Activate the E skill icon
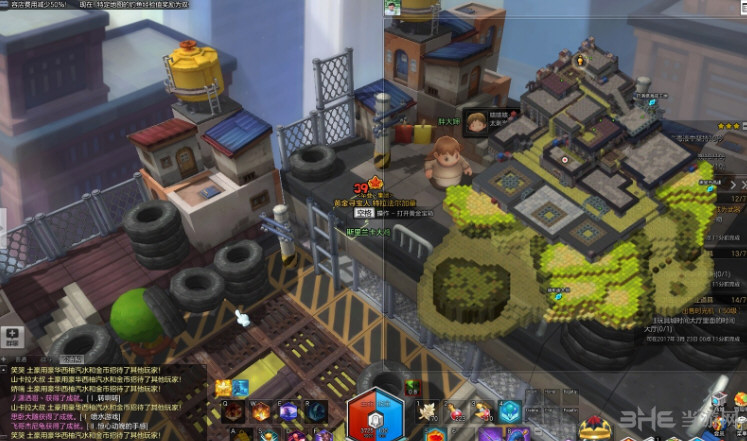This screenshot has height=441, width=747. [288, 410]
